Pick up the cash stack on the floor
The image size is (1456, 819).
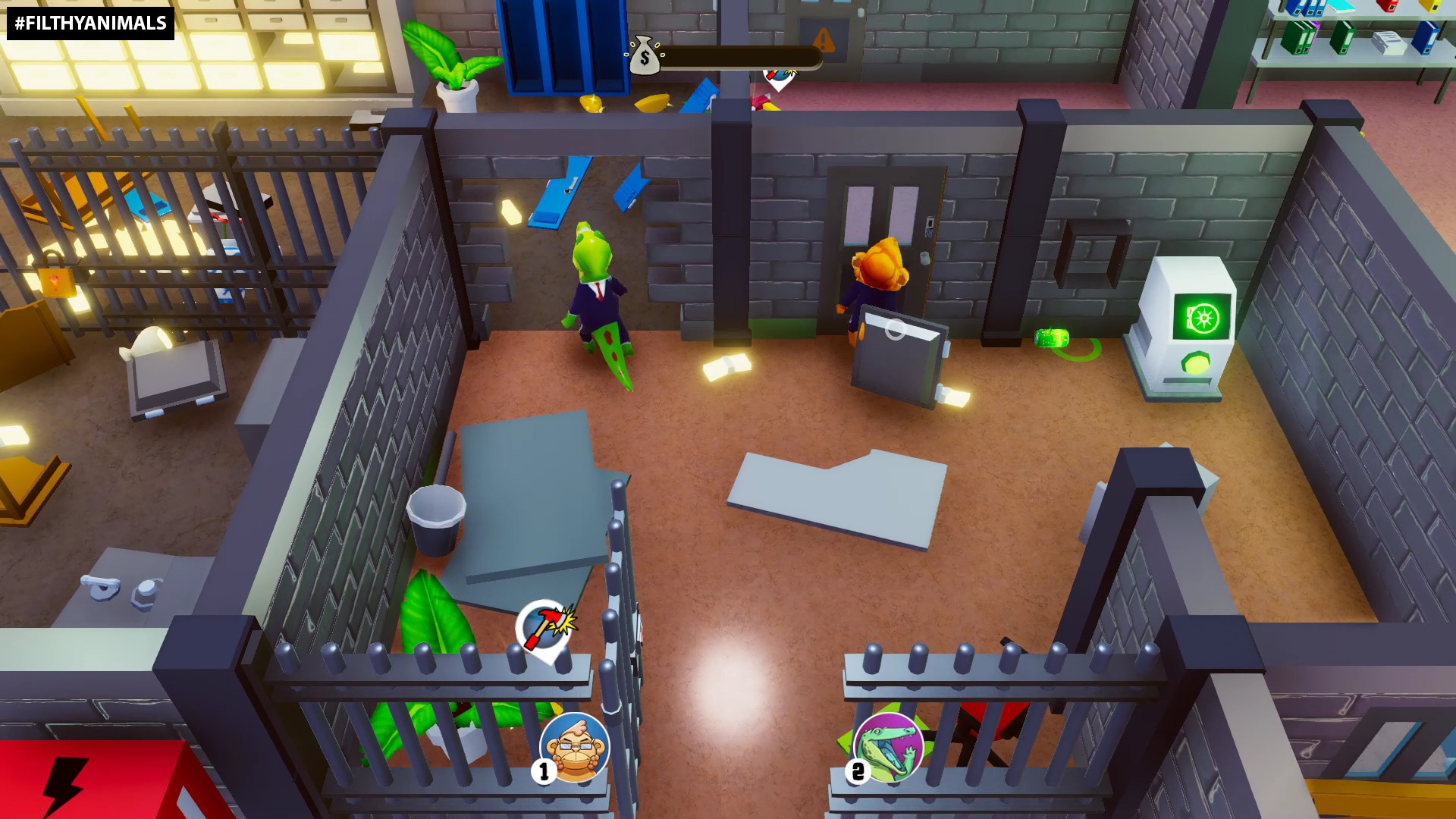(726, 365)
